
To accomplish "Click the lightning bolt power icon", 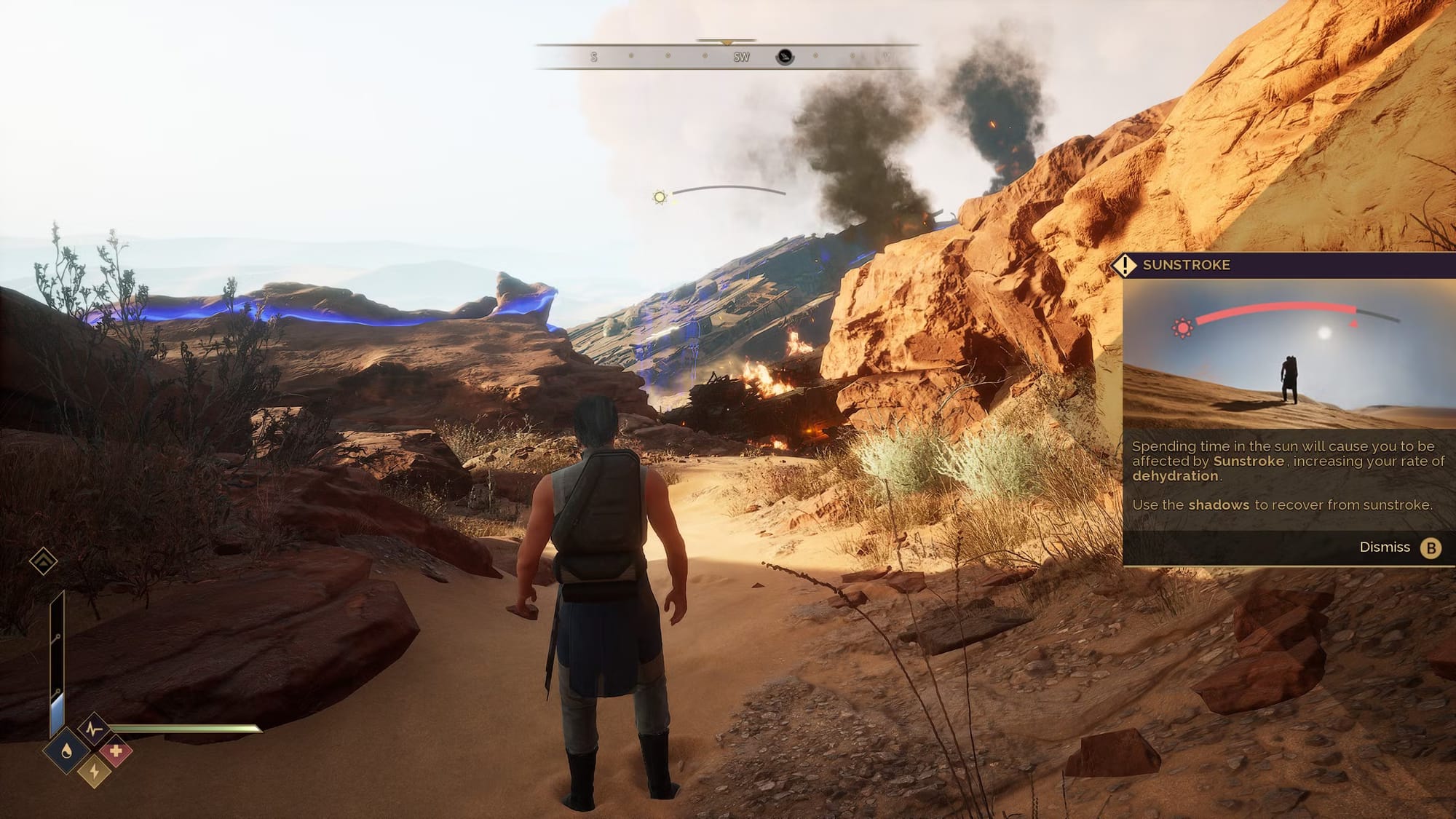I will coord(93,770).
